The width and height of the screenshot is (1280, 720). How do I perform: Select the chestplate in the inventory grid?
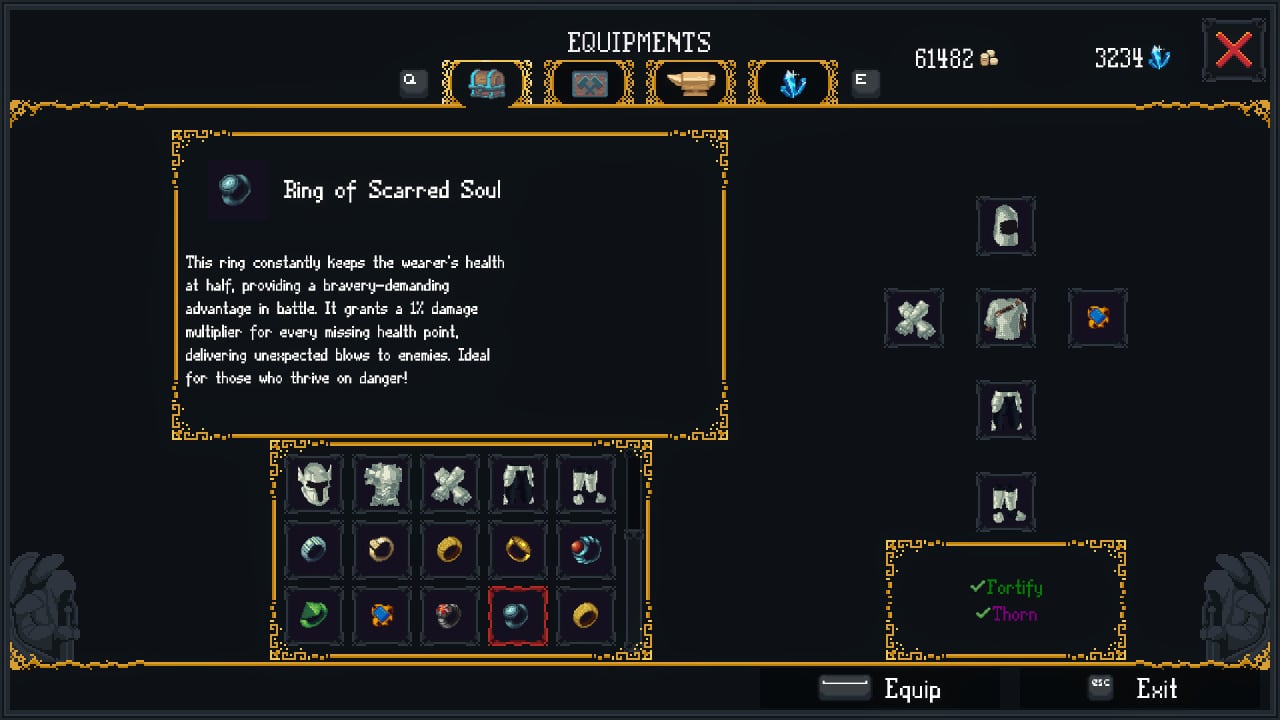(x=381, y=484)
